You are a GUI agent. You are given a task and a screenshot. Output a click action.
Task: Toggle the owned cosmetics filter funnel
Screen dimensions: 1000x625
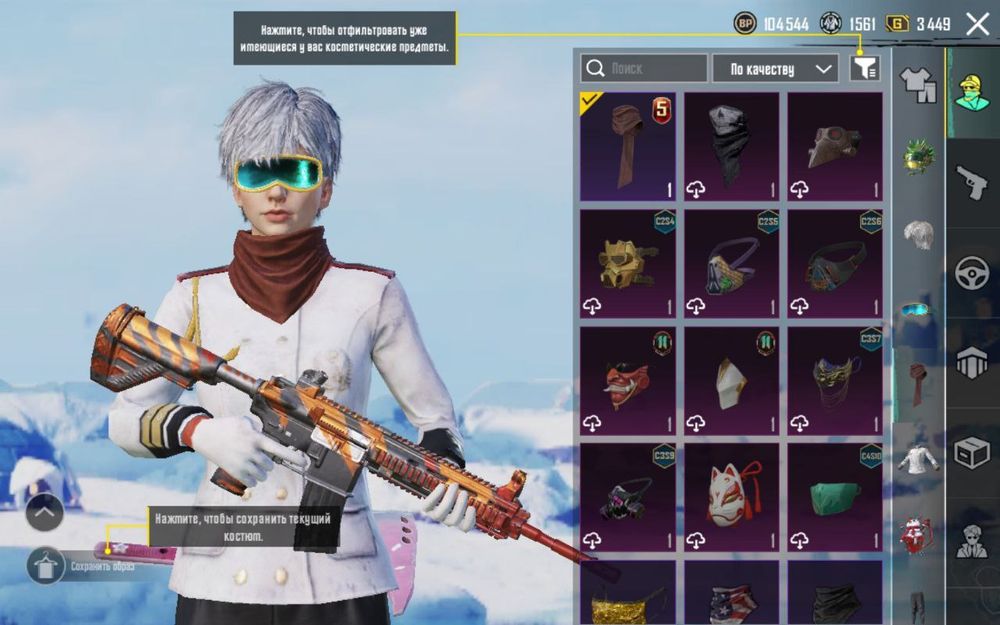tap(865, 68)
